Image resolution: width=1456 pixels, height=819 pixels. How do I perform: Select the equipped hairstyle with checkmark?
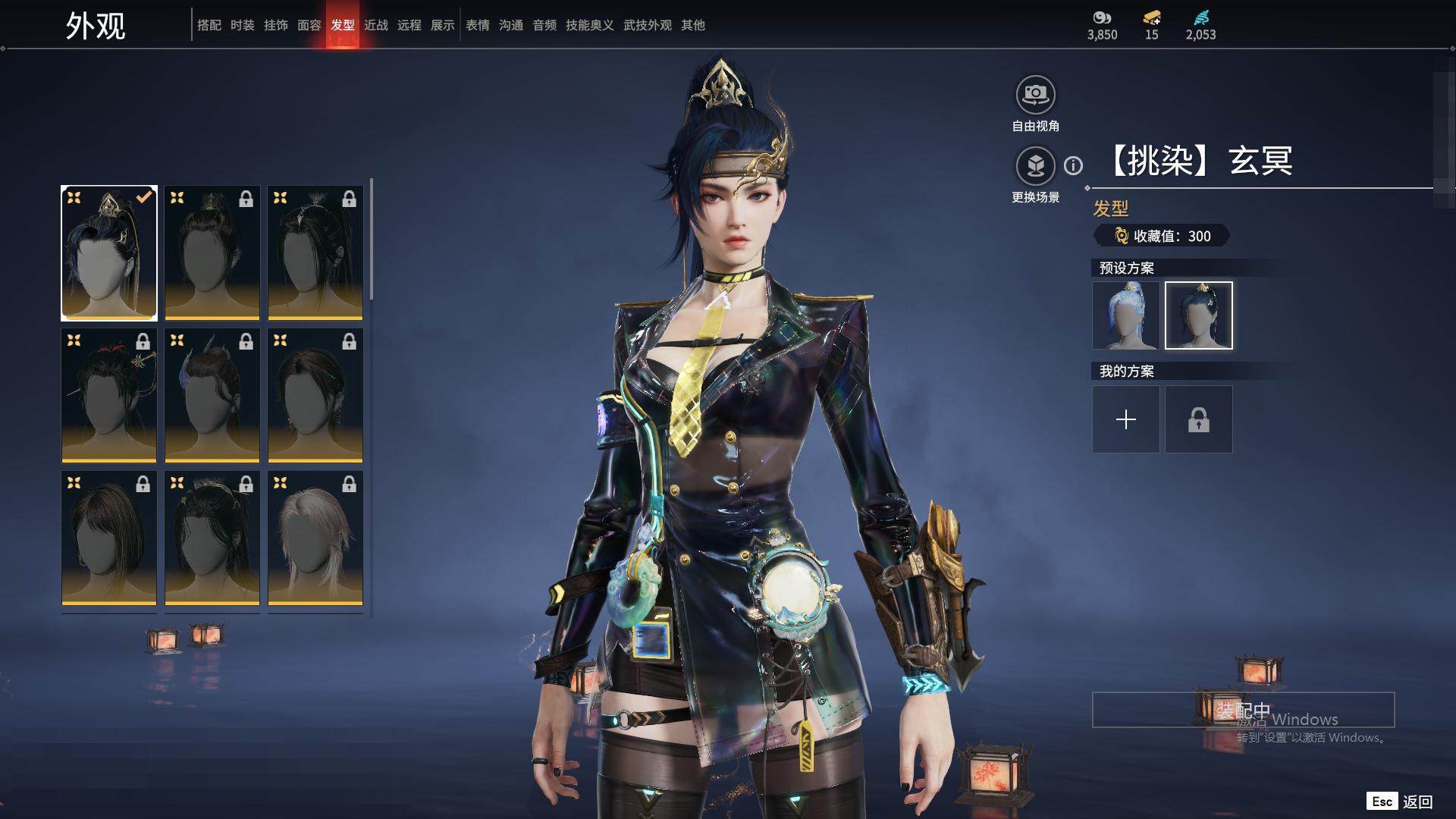pos(109,253)
